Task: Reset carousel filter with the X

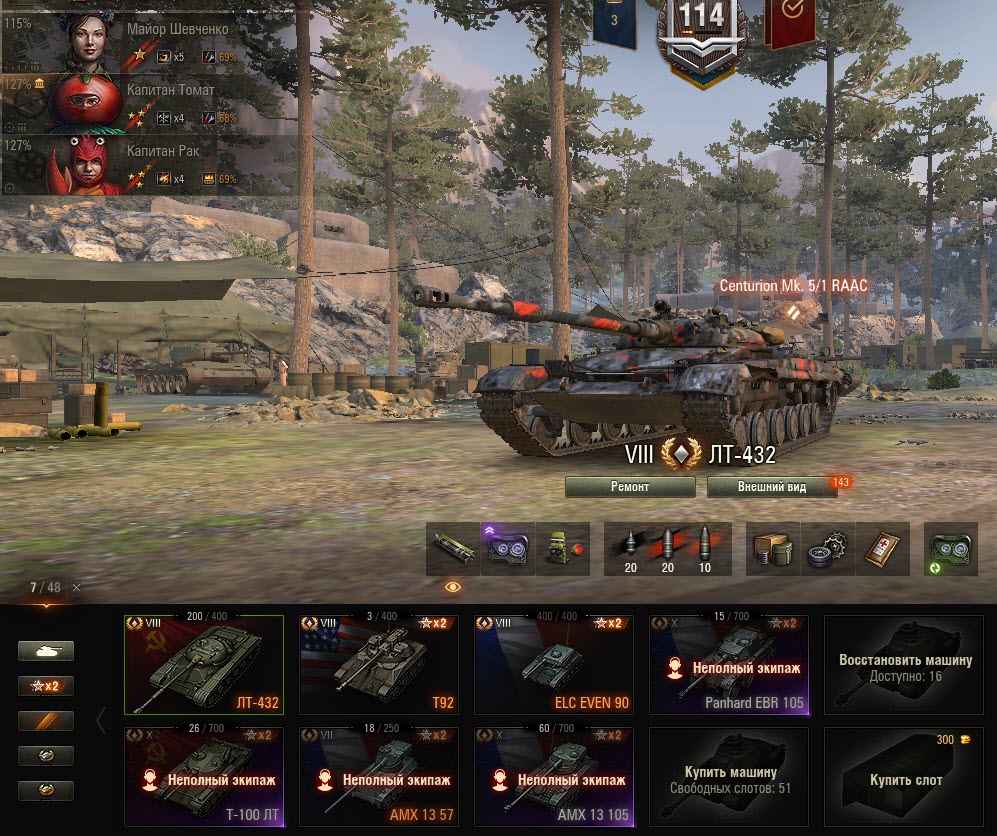Action: point(76,587)
